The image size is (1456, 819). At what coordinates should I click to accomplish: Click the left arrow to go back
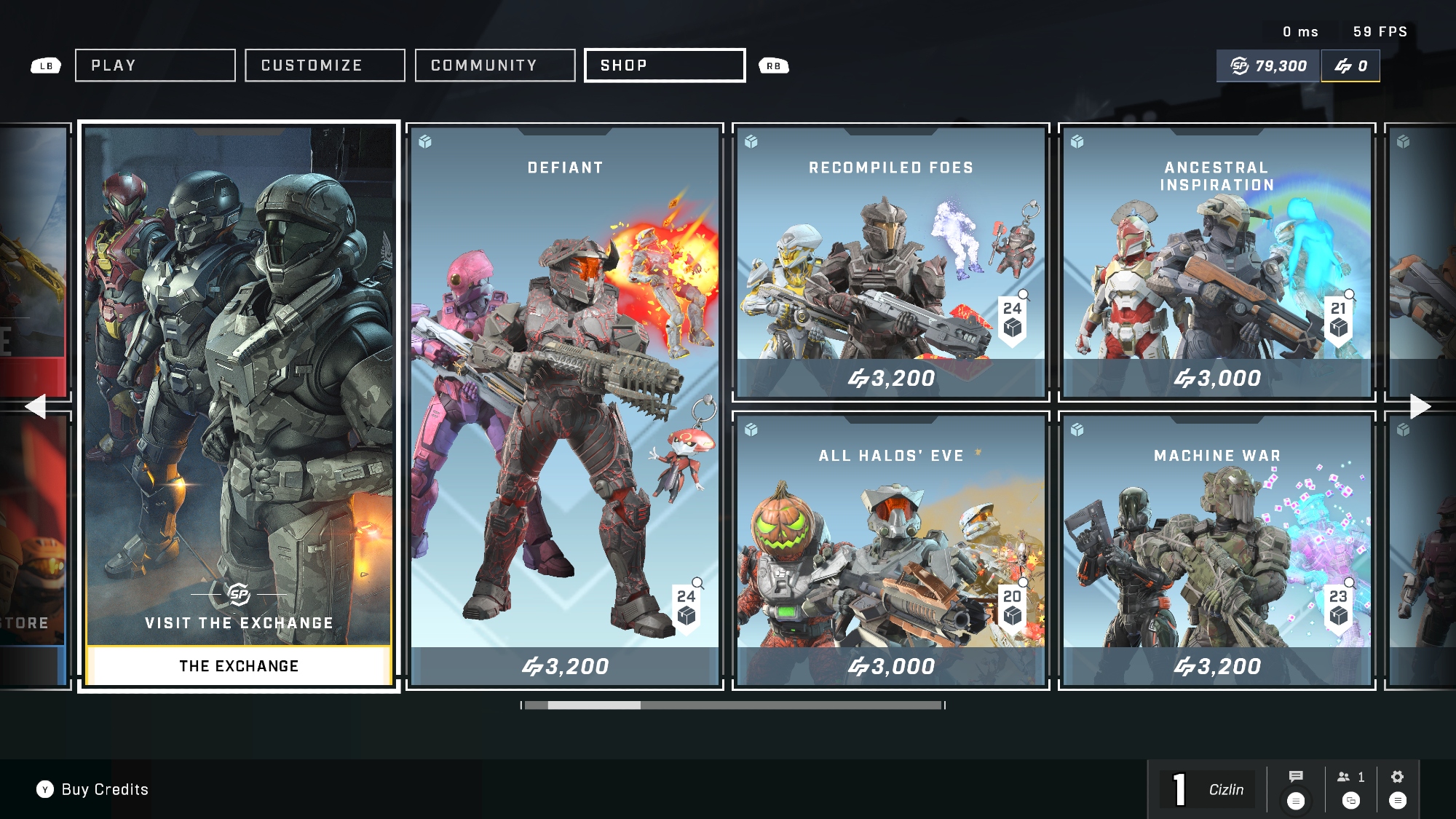point(35,406)
